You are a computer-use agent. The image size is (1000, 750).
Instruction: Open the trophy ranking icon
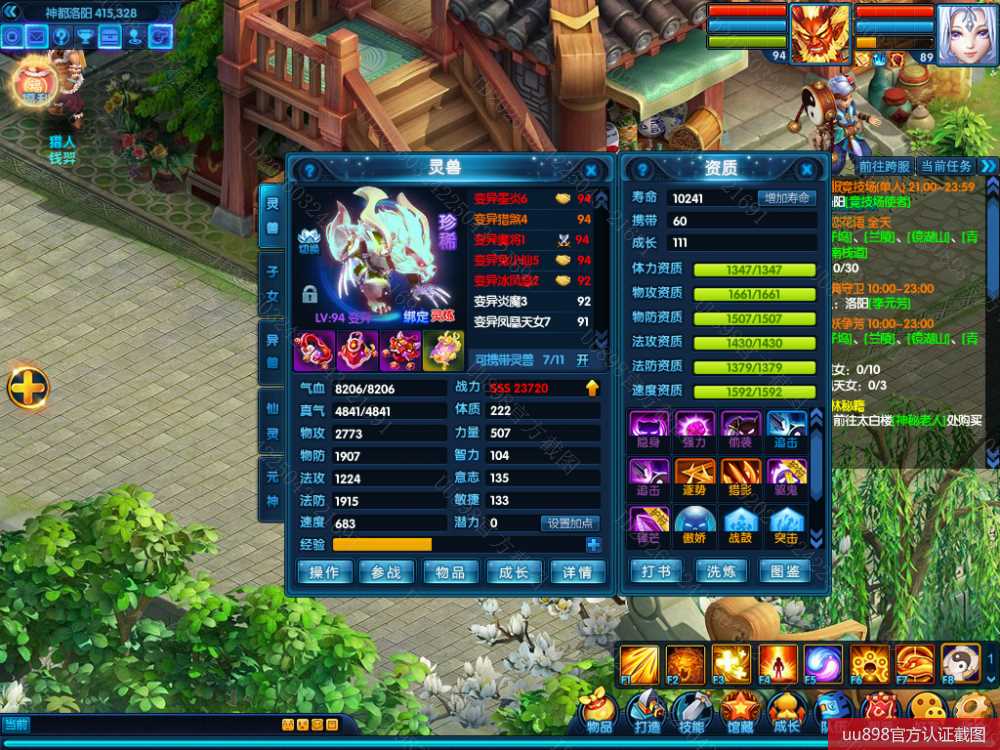86,37
